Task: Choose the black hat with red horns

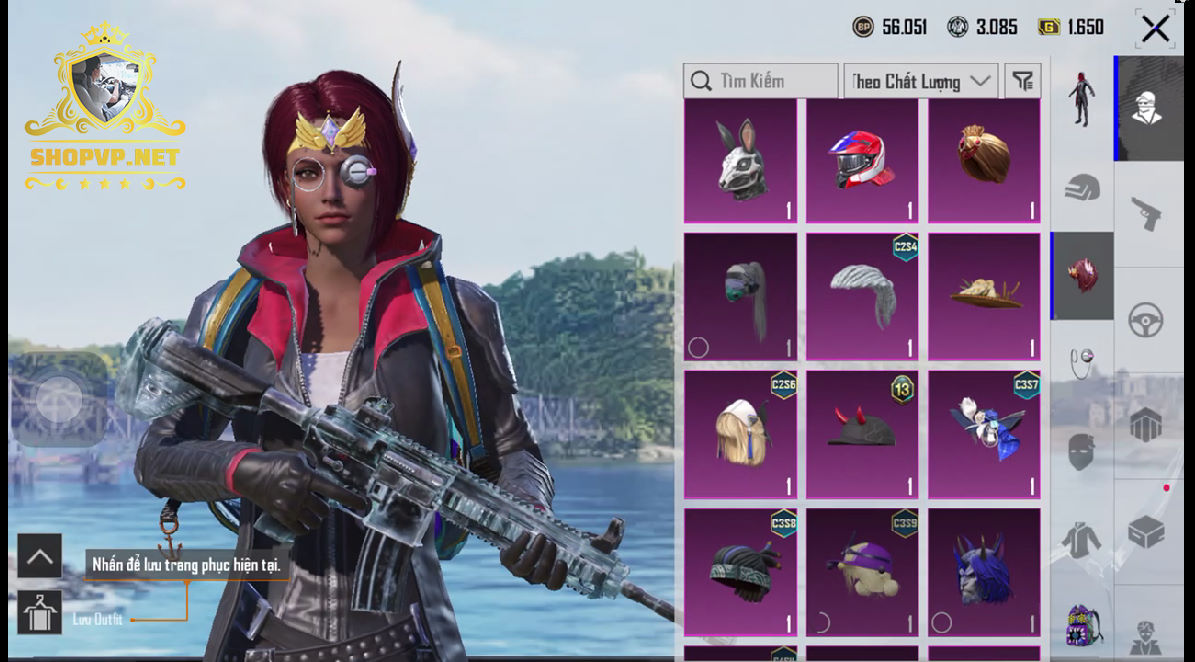Action: pyautogui.click(x=862, y=434)
